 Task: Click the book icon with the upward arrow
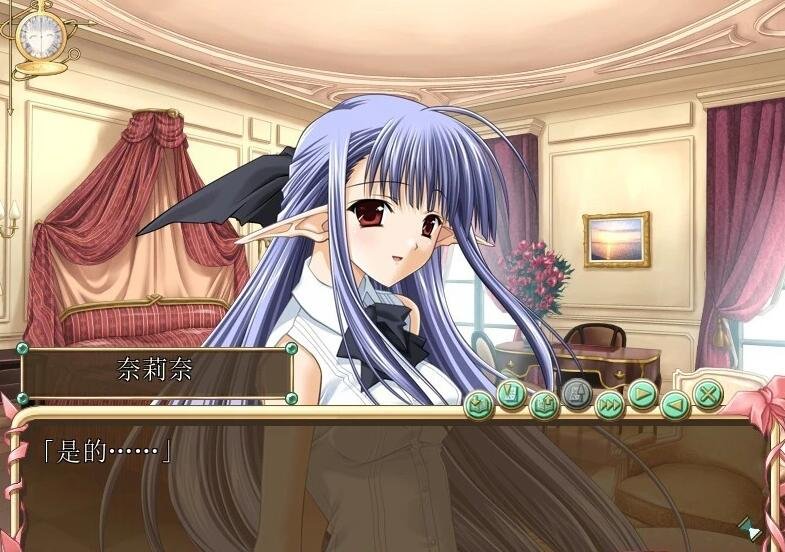tap(544, 405)
